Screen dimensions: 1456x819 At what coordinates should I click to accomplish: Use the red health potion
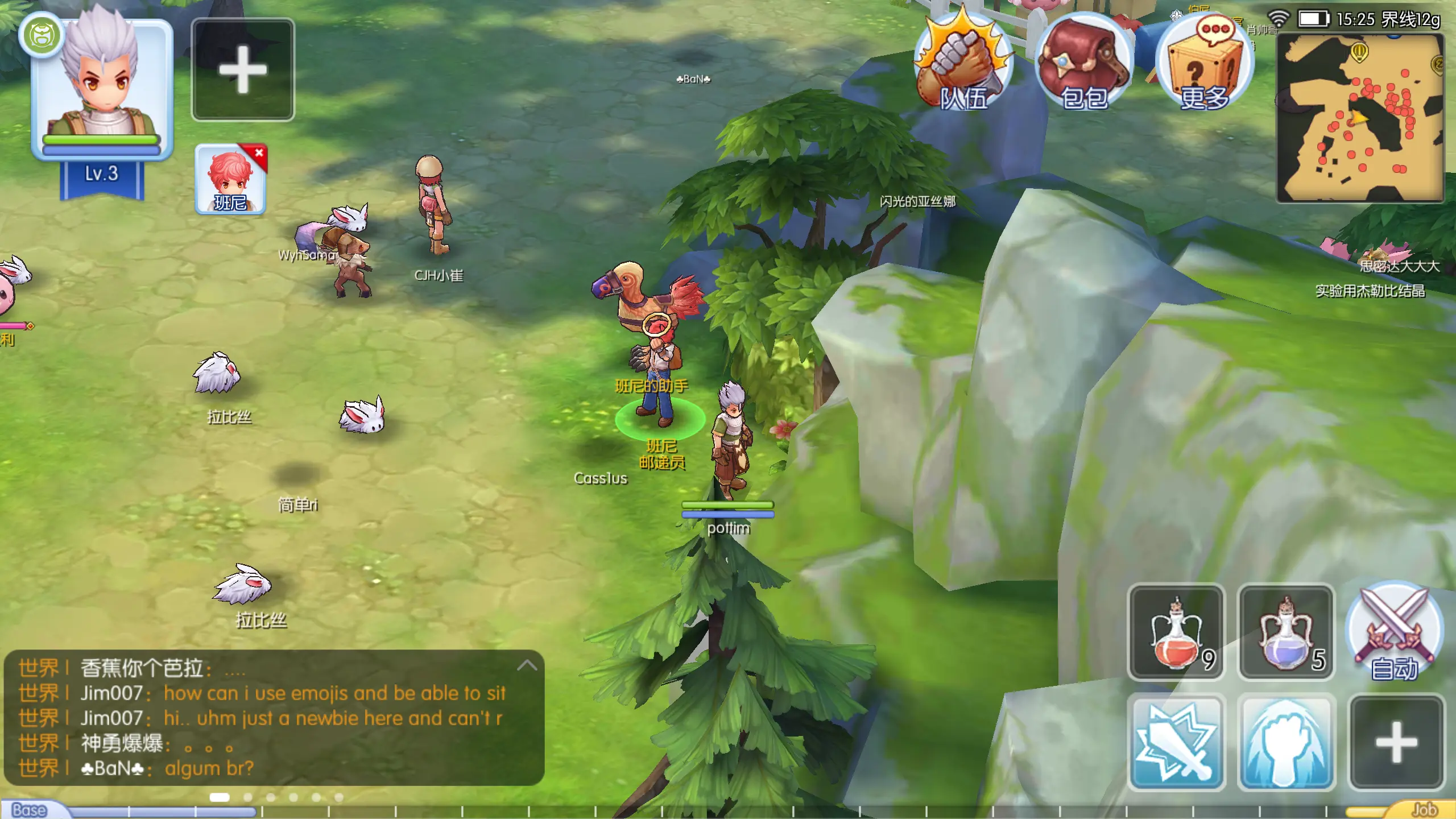click(x=1176, y=632)
